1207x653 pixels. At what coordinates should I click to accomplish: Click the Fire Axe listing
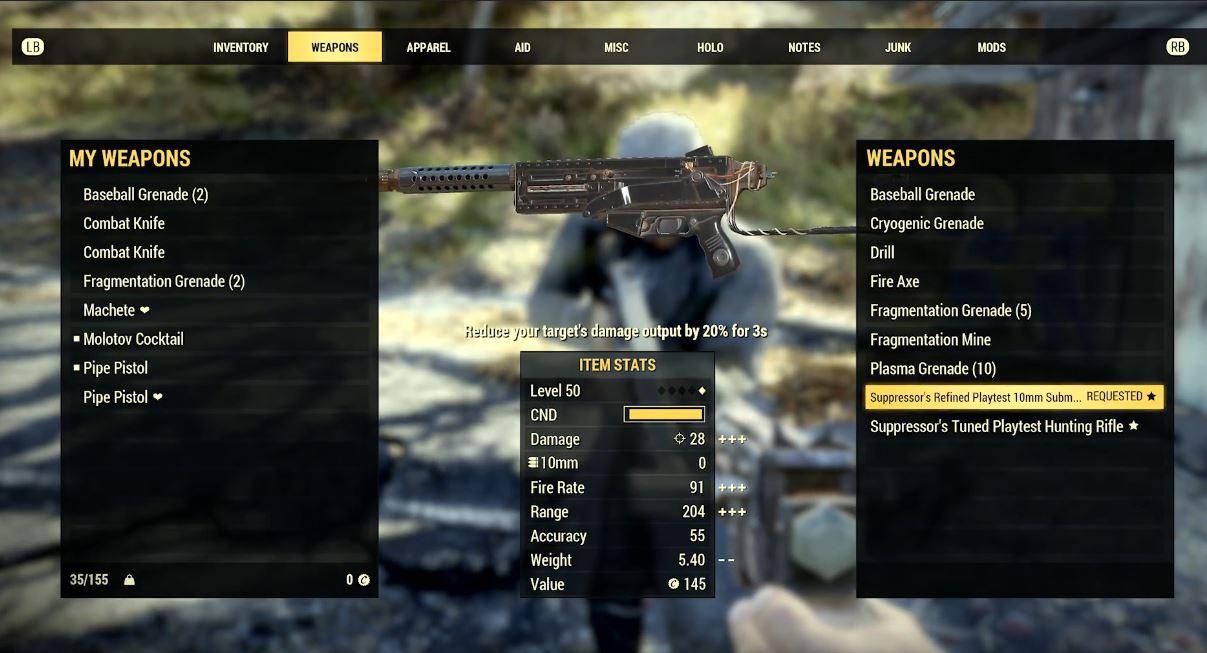[x=894, y=281]
